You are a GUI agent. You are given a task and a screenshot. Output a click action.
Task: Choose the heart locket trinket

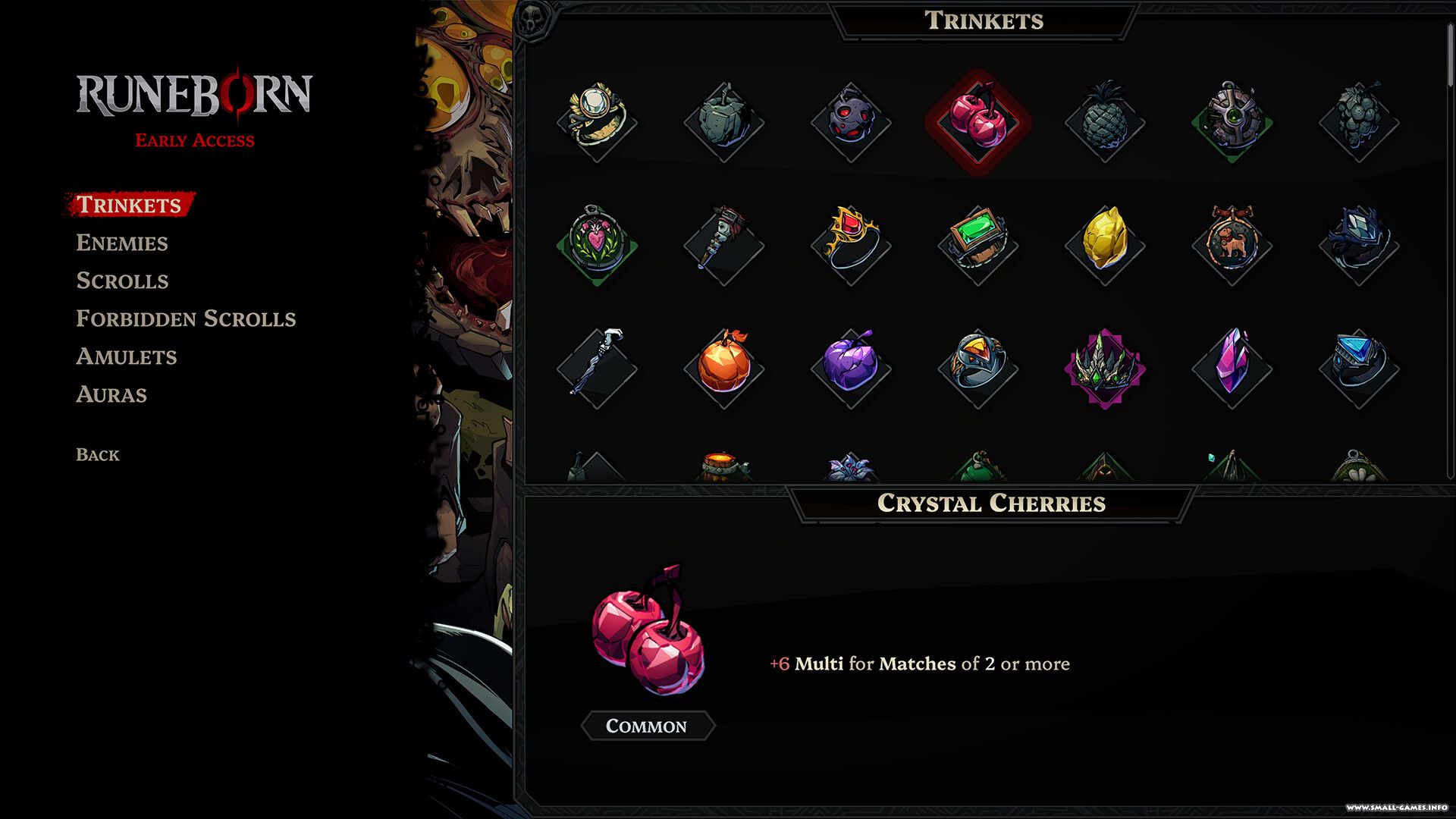597,243
